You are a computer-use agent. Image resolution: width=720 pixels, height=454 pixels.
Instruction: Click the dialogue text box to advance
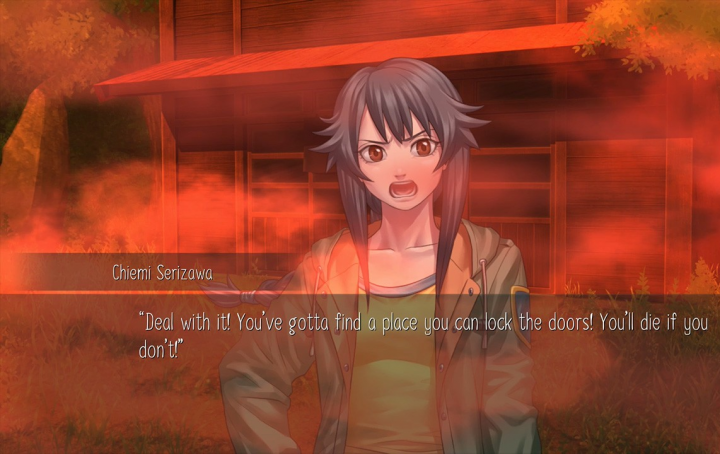[x=420, y=336]
